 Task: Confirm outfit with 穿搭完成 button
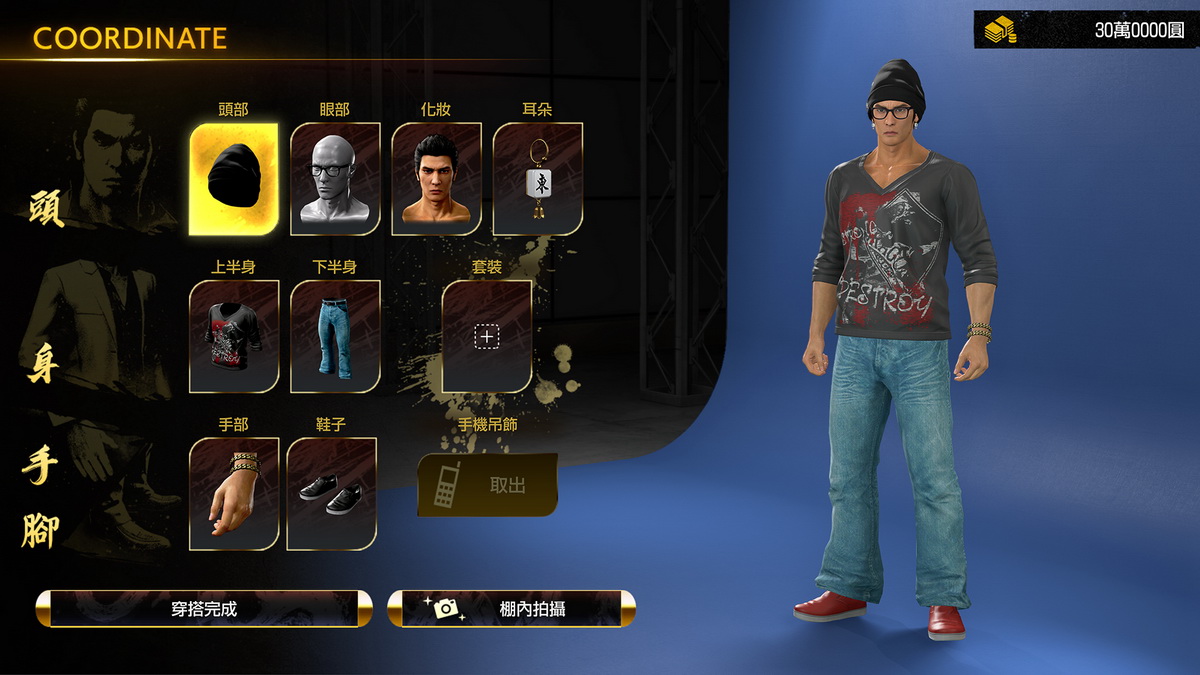pos(204,608)
